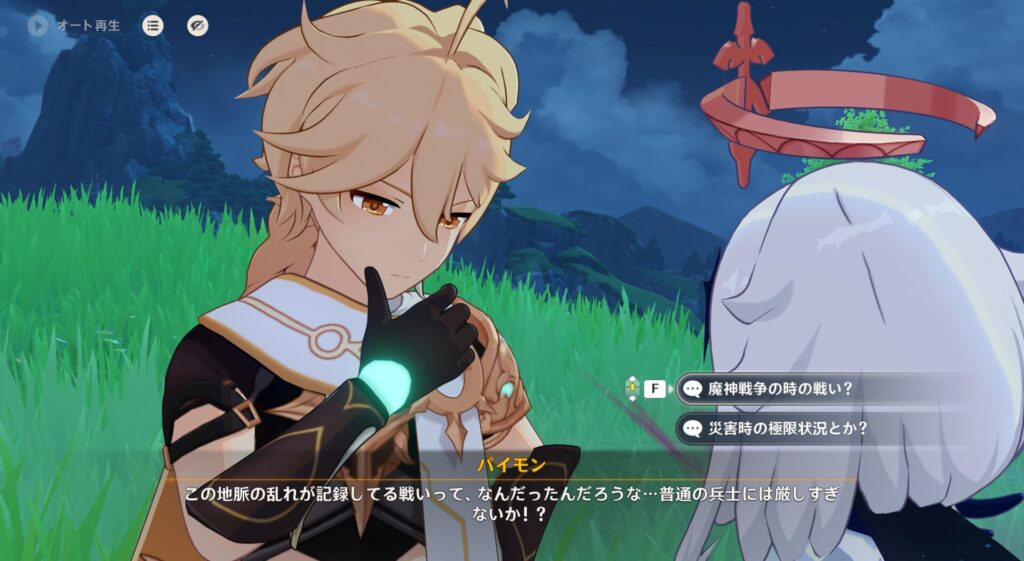This screenshot has width=1024, height=561.
Task: Hide the dialogue interface with eye icon
Action: (x=198, y=26)
